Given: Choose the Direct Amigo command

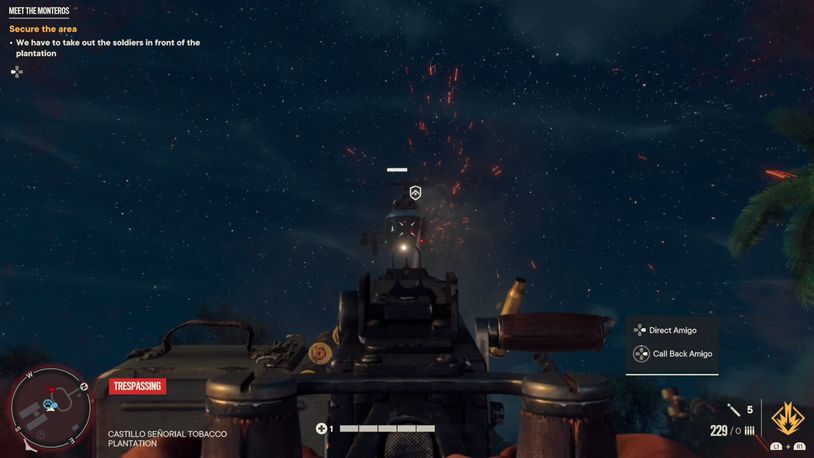Looking at the screenshot, I should click(x=672, y=330).
